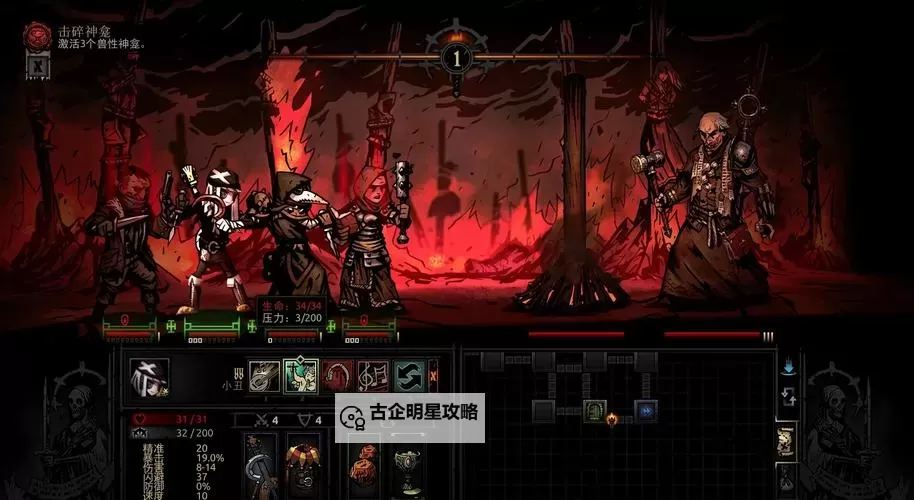914x500 pixels.
Task: Choose the highlighted teal Jester skill
Action: [x=300, y=376]
